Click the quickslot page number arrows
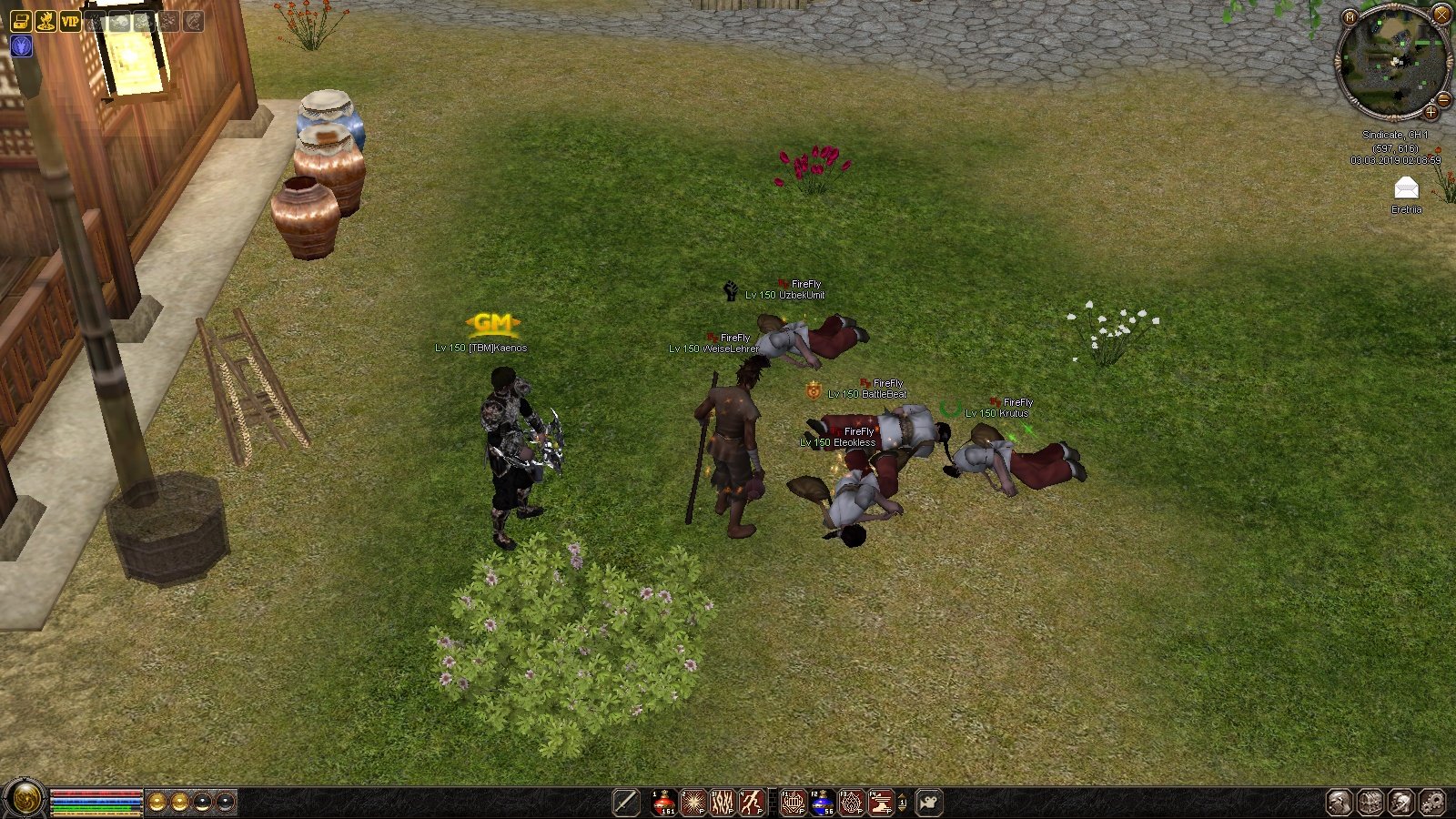The height and width of the screenshot is (819, 1456). coord(902,803)
